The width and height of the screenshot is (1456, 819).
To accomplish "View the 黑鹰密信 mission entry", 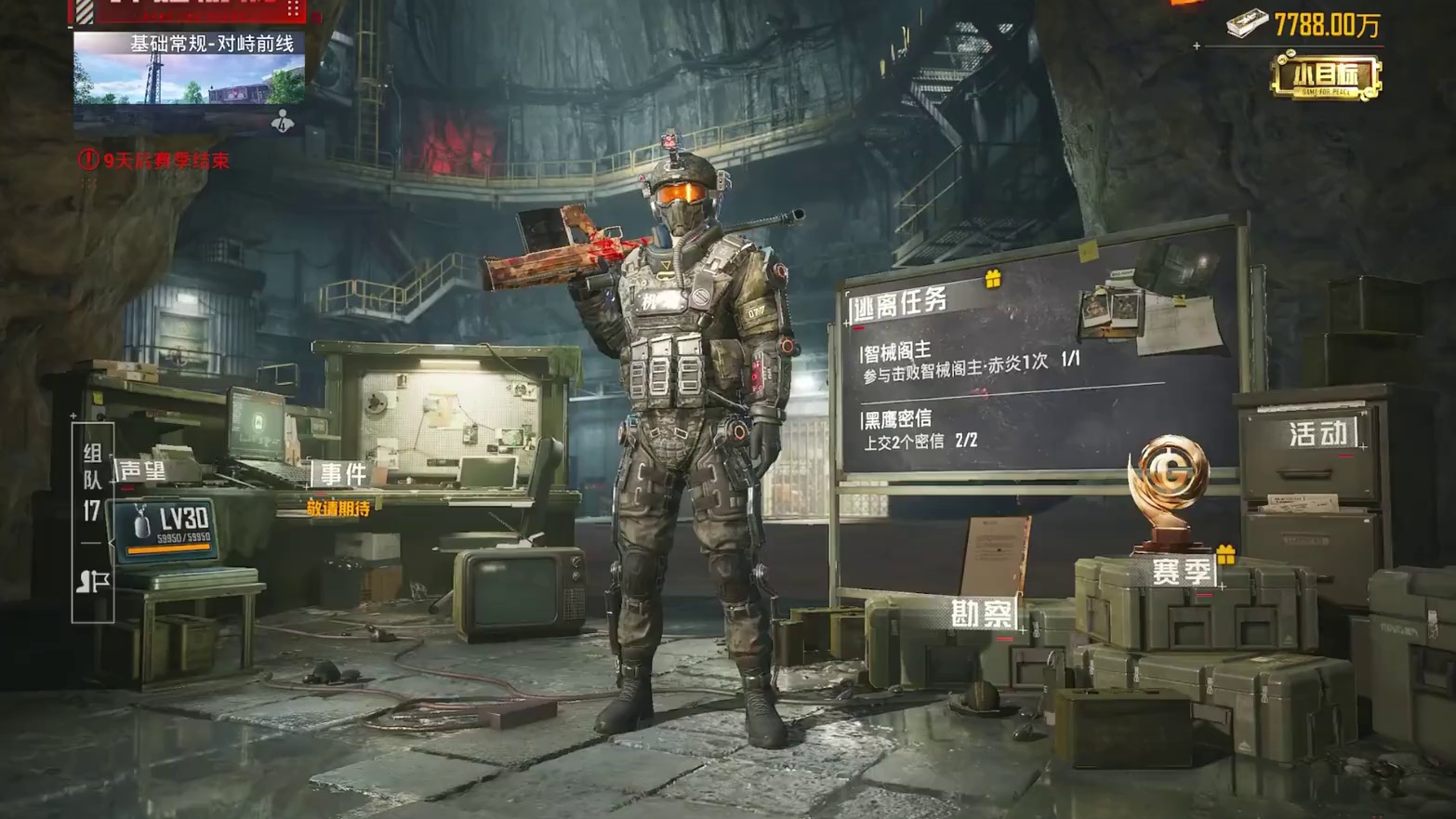I will click(x=920, y=429).
